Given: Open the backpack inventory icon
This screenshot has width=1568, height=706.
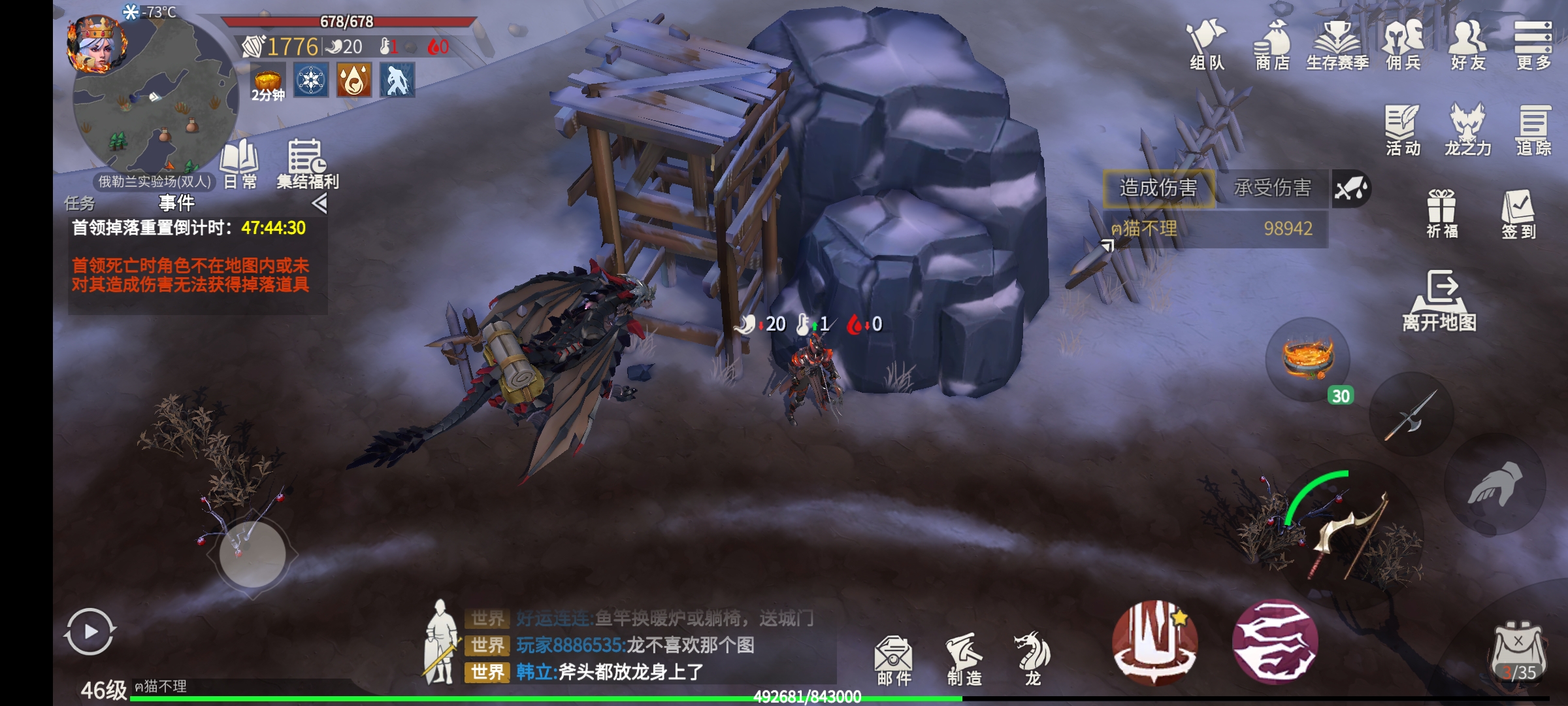Looking at the screenshot, I should pos(1518,651).
